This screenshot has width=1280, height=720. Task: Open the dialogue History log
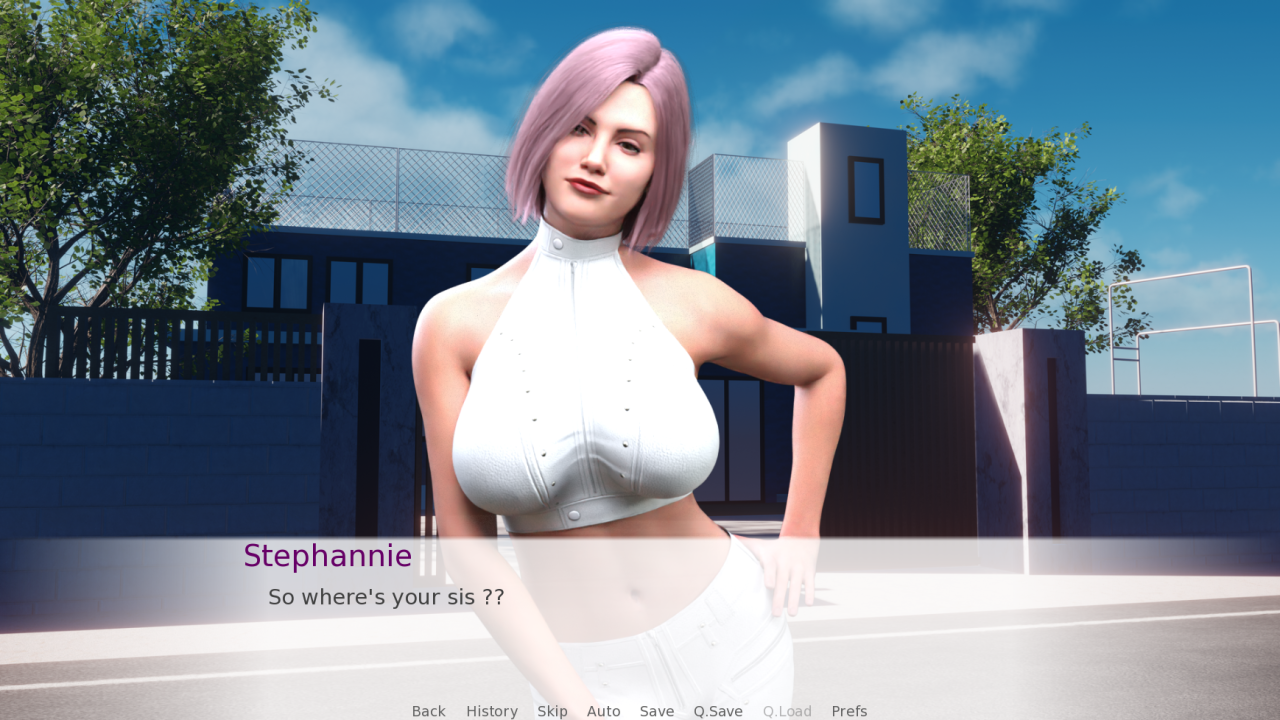coord(492,711)
